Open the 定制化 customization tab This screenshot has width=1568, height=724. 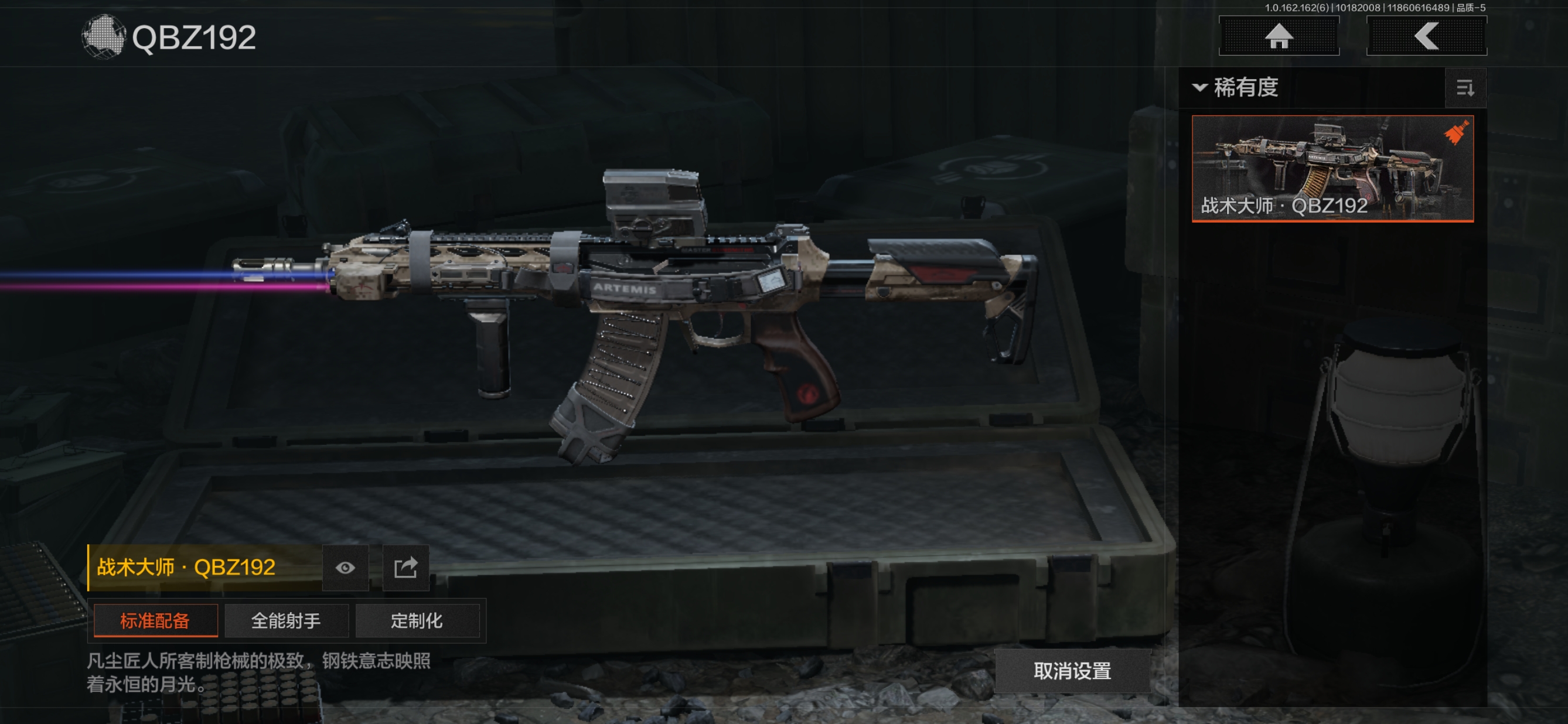[417, 620]
